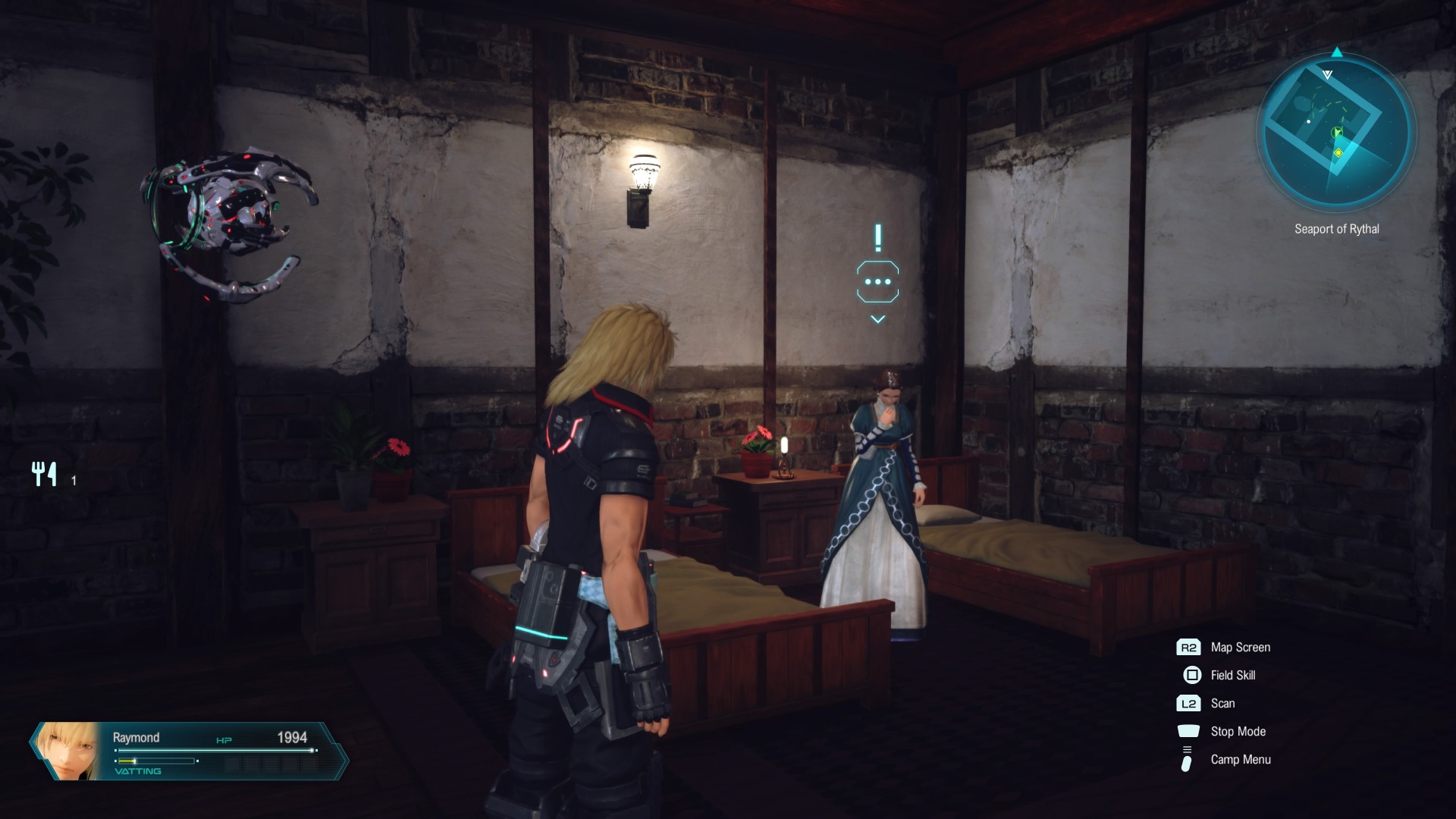This screenshot has height=819, width=1456.
Task: Select the Stop Mode touchpad icon
Action: (1189, 731)
